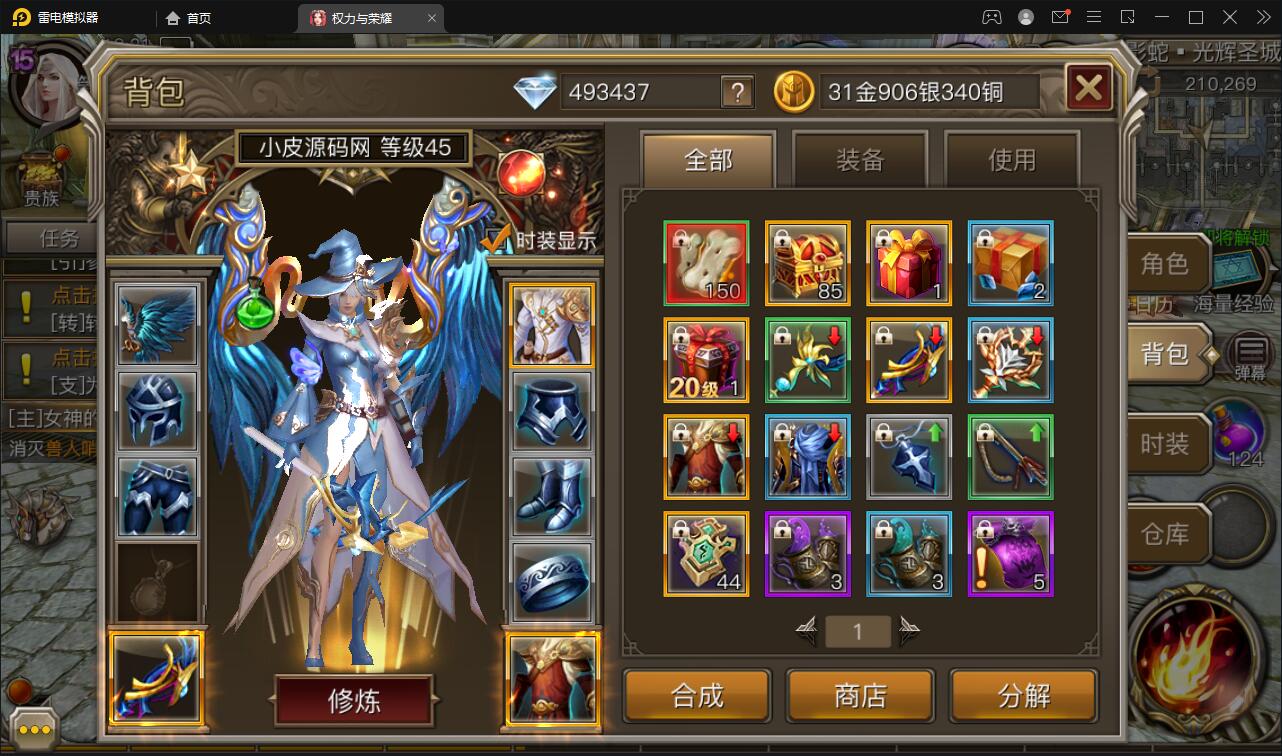
Task: Select the equipped helmet slot
Action: point(156,411)
